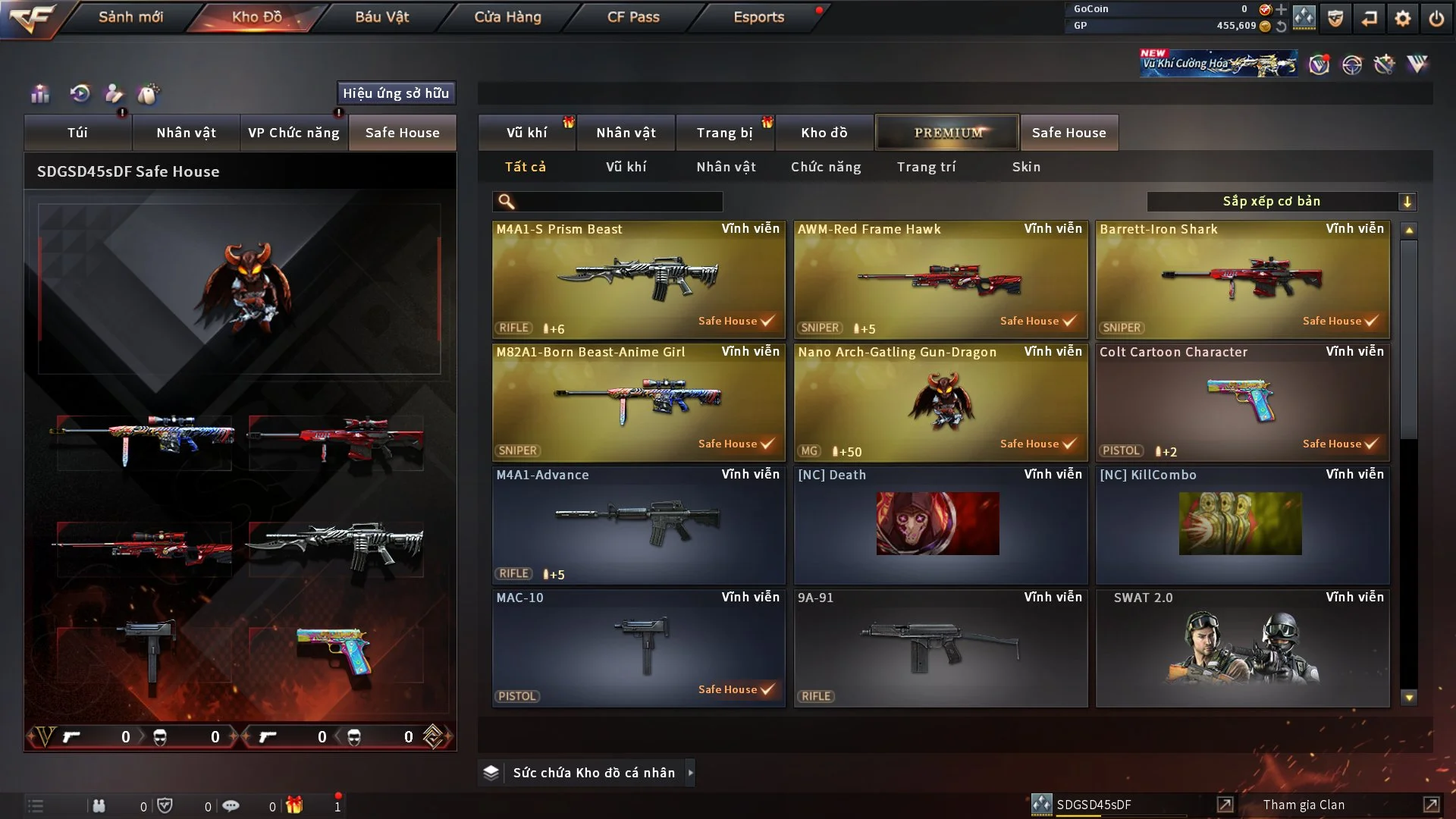Click the Hiệu ứng sở hữu button
1456x819 pixels.
click(x=396, y=93)
